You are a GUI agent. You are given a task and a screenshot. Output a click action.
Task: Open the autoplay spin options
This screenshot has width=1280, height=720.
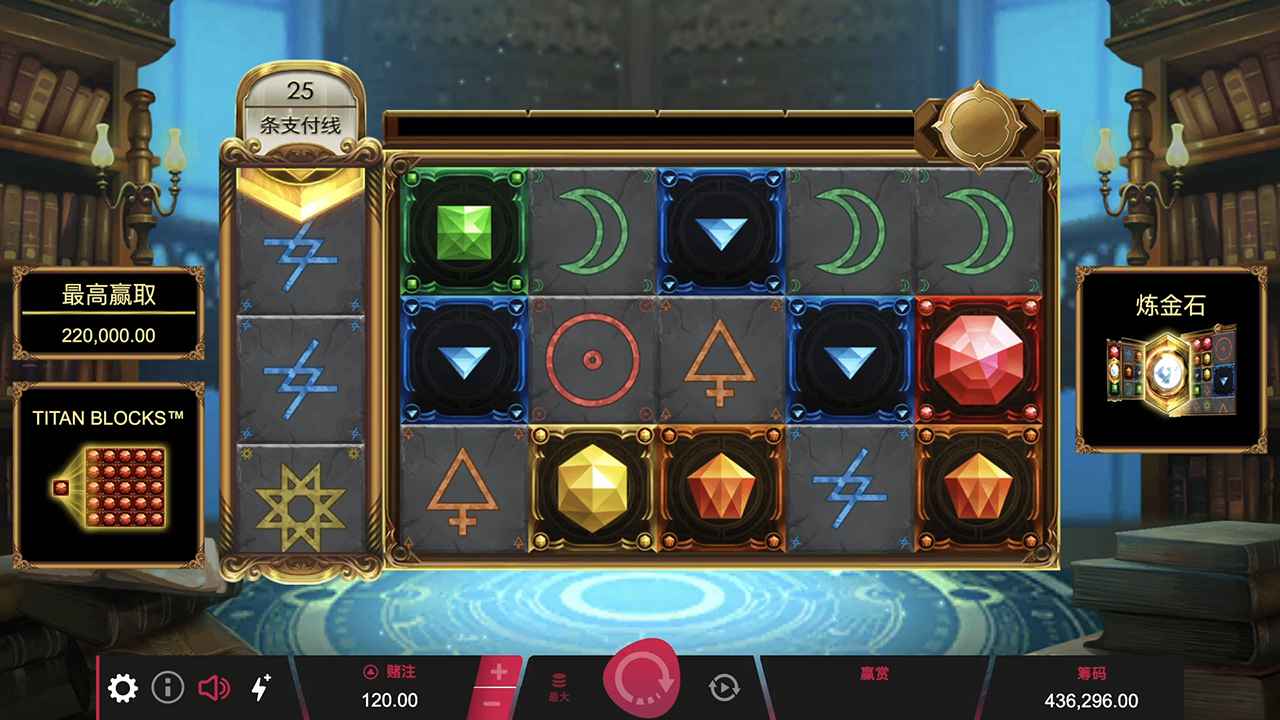click(x=724, y=687)
